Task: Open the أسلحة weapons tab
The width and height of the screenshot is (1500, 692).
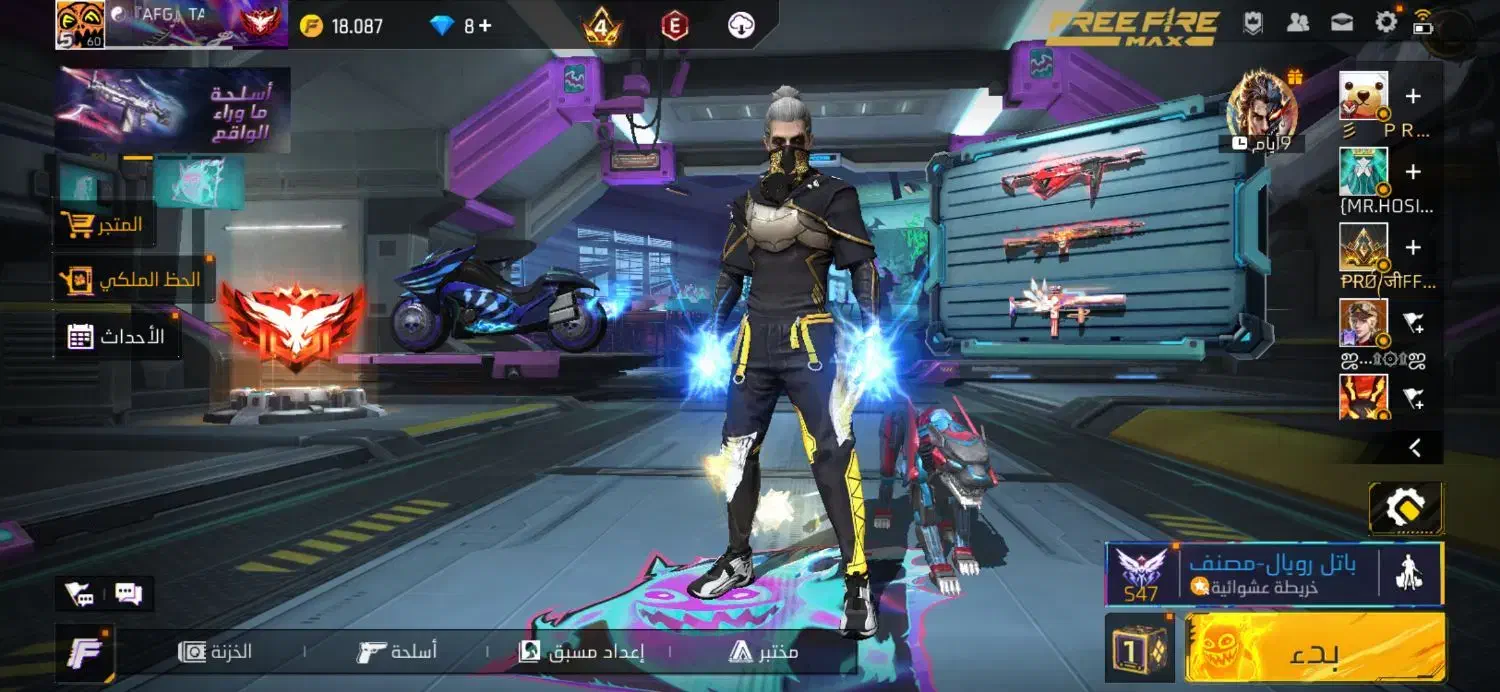Action: (397, 652)
